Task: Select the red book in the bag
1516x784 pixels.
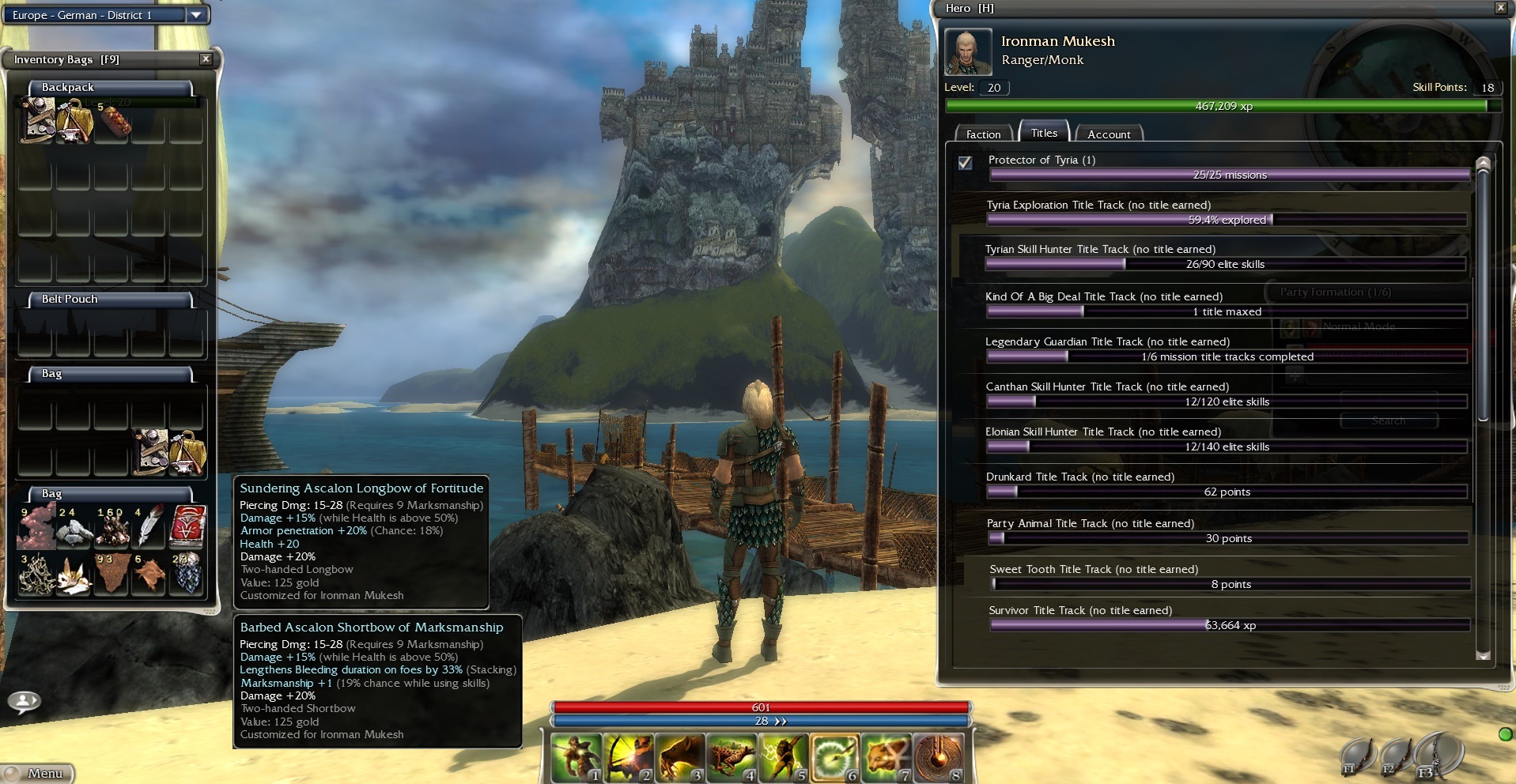Action: [188, 526]
